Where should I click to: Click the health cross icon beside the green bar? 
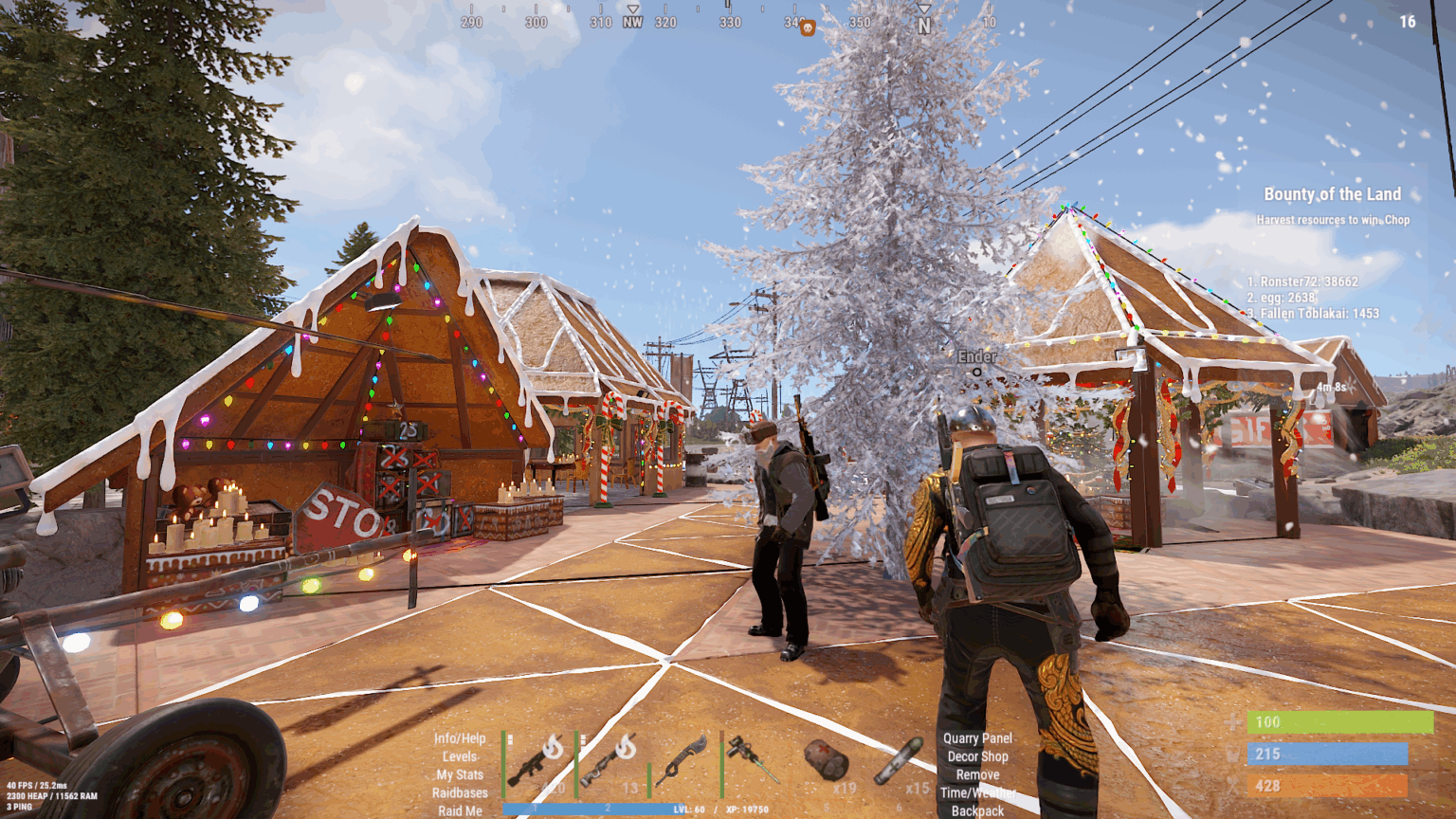point(1235,721)
